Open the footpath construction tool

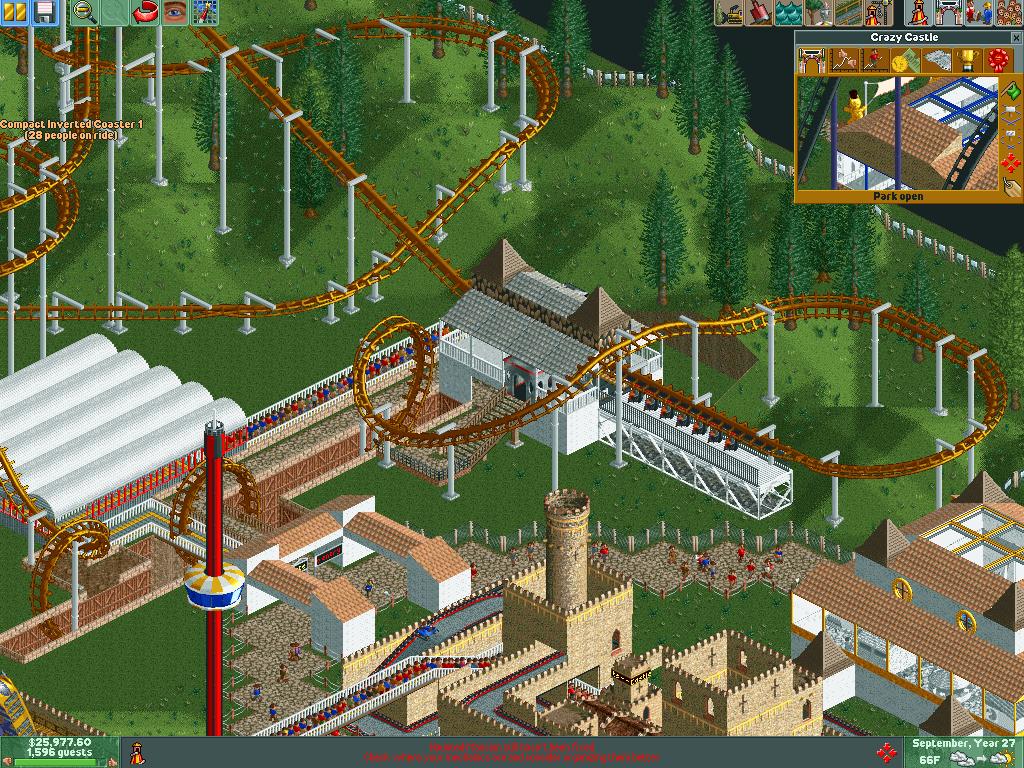click(x=851, y=12)
